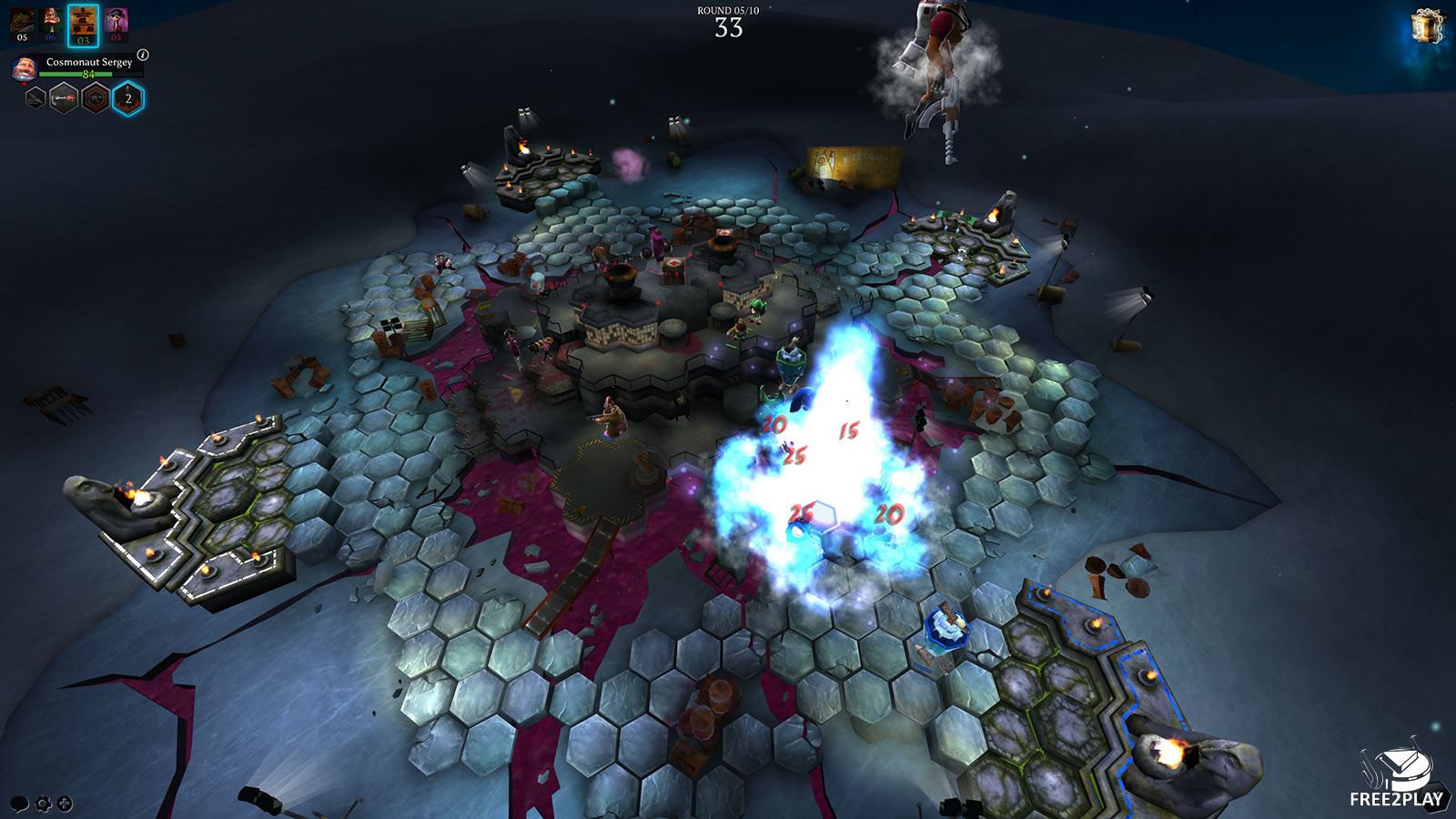Activate the highlighted flame ability showing 2
Screen dimensions: 1456x819
tap(127, 98)
